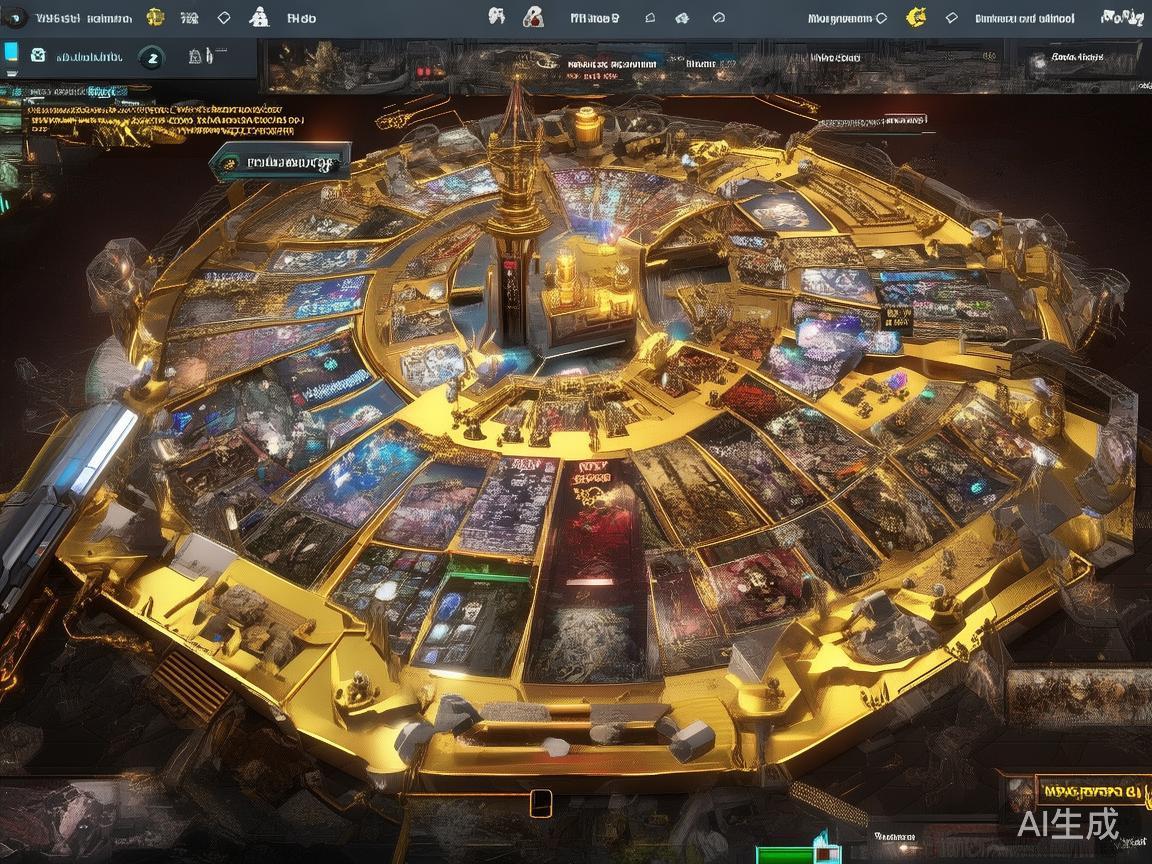This screenshot has width=1152, height=864.
Task: Click the round dark Z button
Action: coord(152,58)
